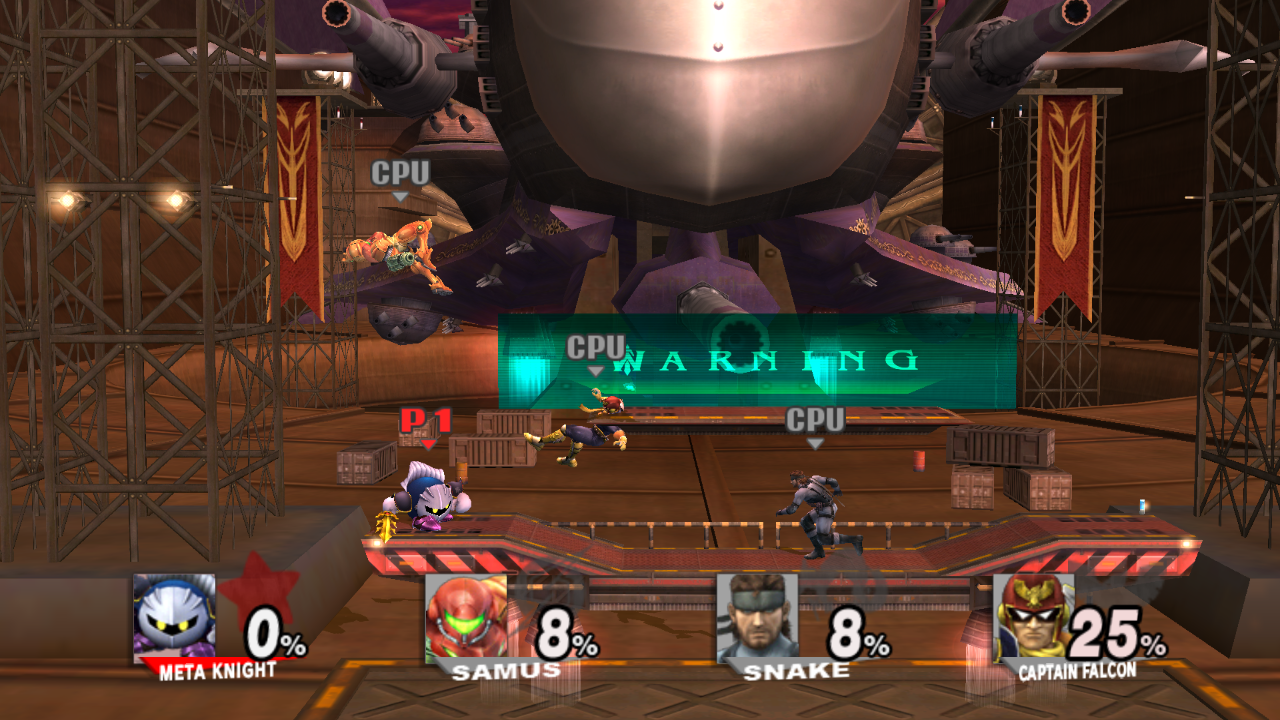The image size is (1280, 720).
Task: Select the Samus character portrait
Action: click(465, 617)
